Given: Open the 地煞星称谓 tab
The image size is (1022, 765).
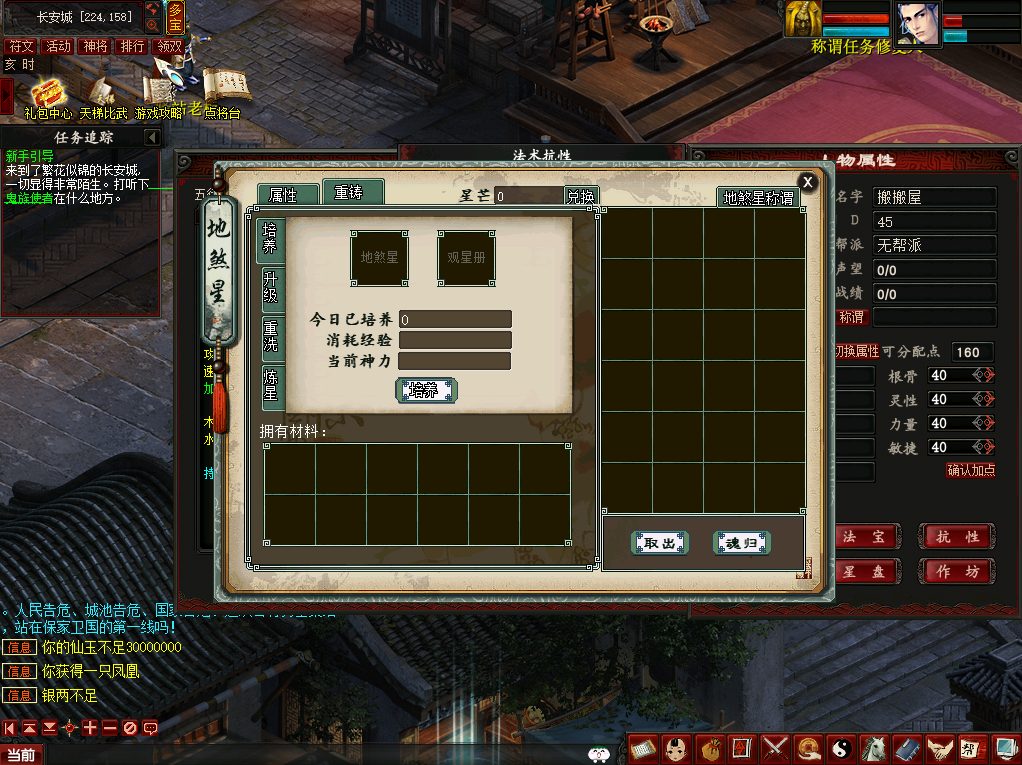Looking at the screenshot, I should 759,198.
